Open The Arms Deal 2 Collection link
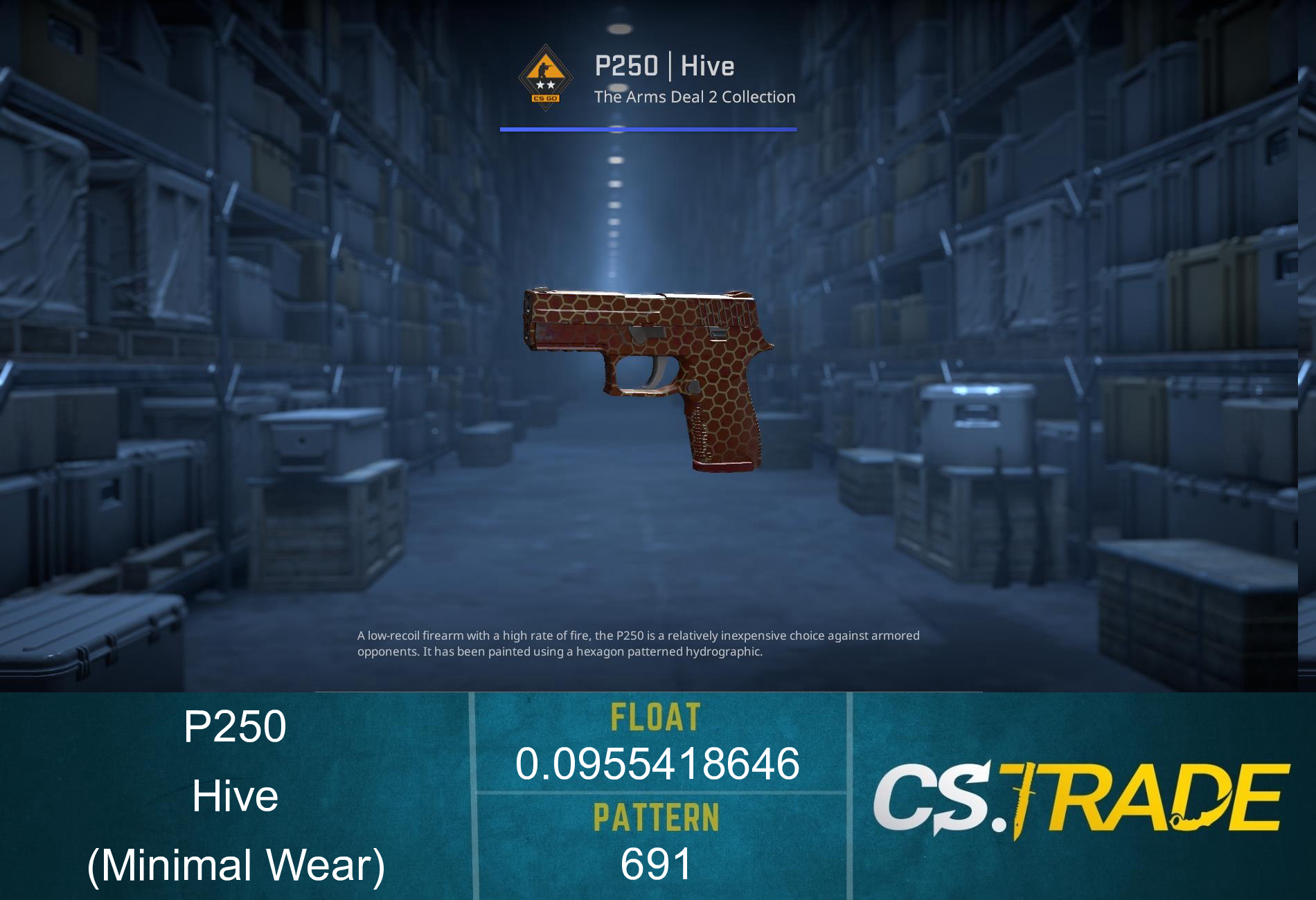Viewport: 1316px width, 900px height. point(693,97)
